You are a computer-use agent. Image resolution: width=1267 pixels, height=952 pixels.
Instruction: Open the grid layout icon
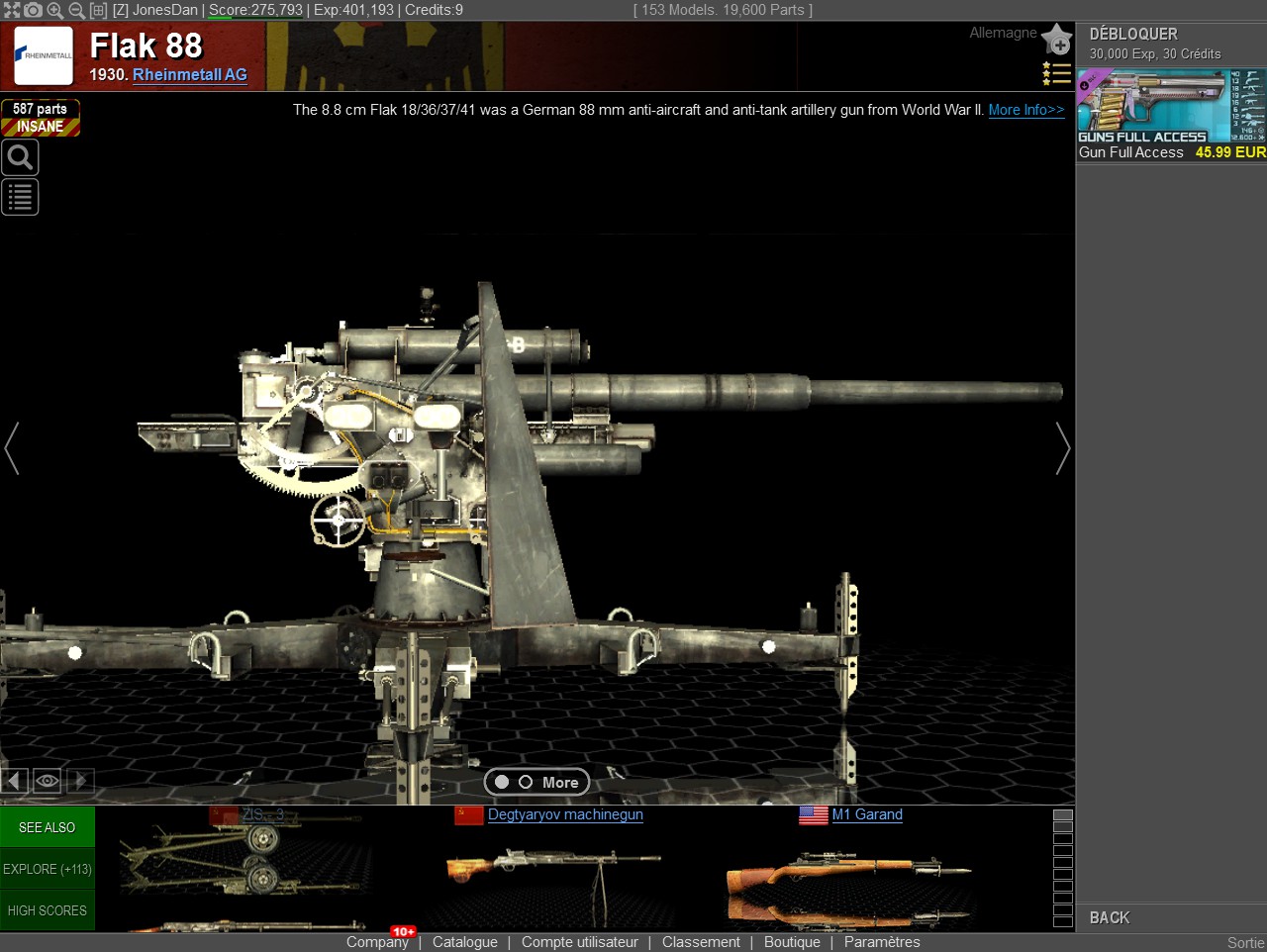[98, 10]
